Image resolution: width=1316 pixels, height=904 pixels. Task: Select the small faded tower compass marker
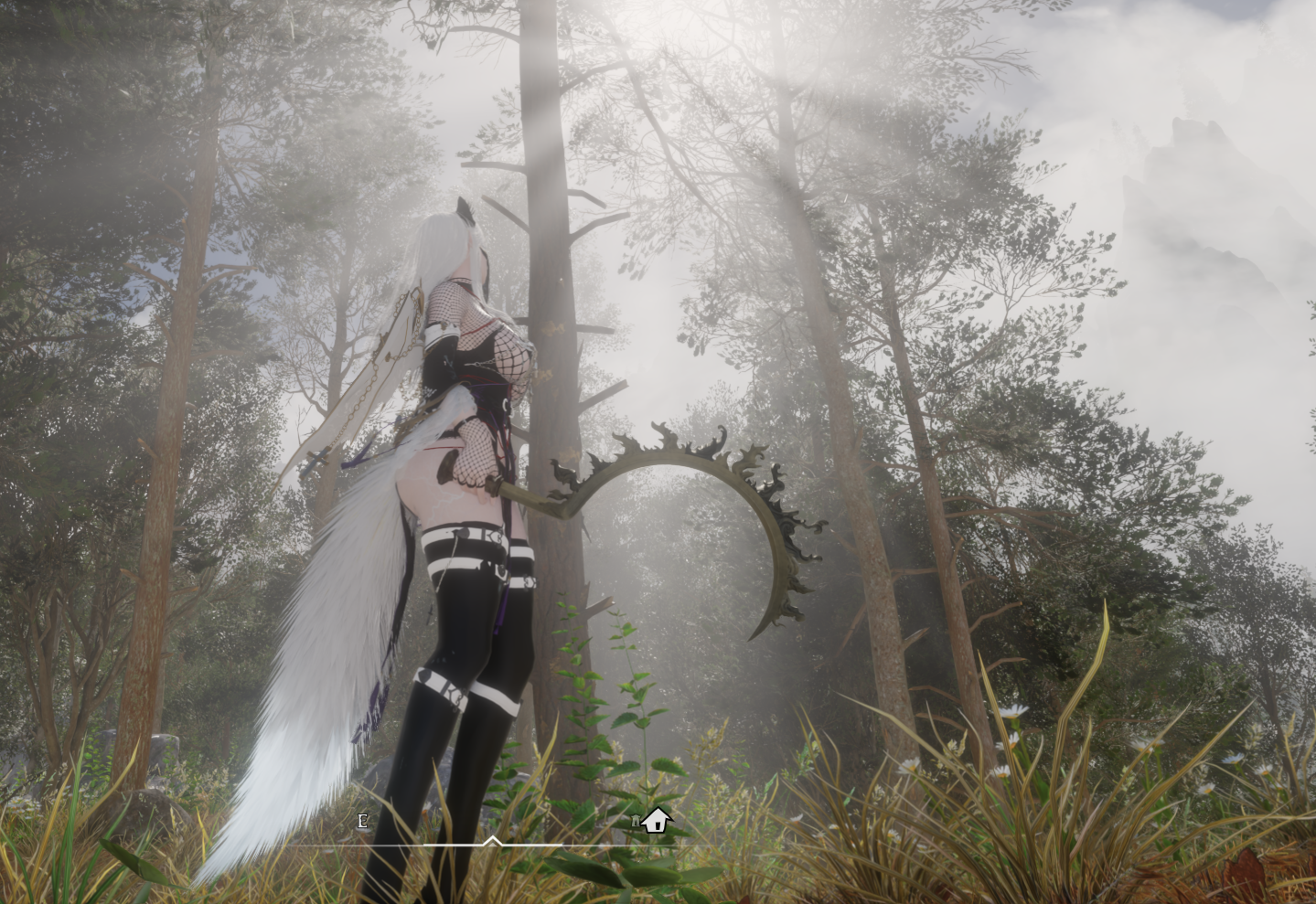(636, 822)
